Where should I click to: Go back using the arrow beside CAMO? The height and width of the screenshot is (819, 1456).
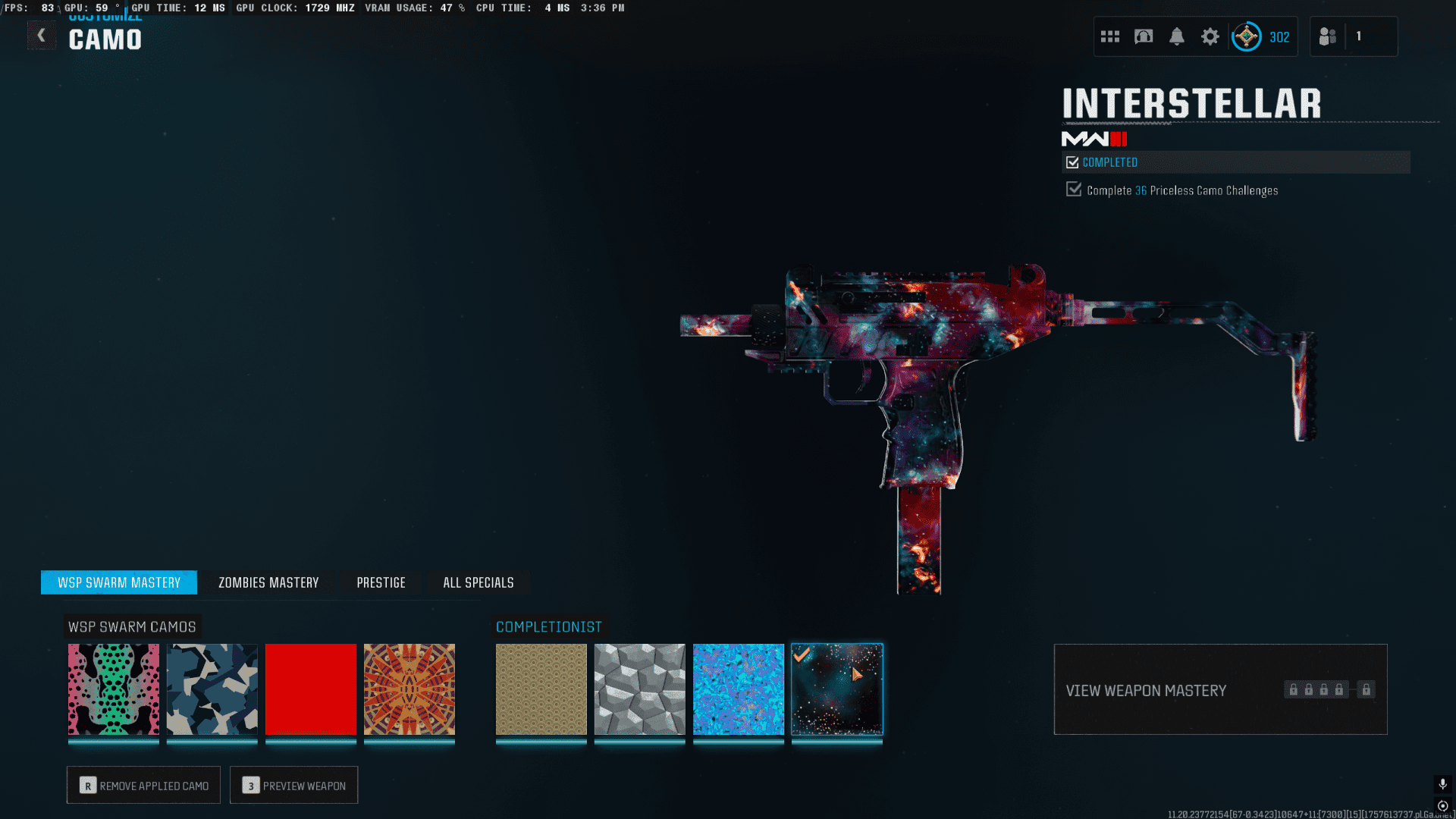click(42, 36)
